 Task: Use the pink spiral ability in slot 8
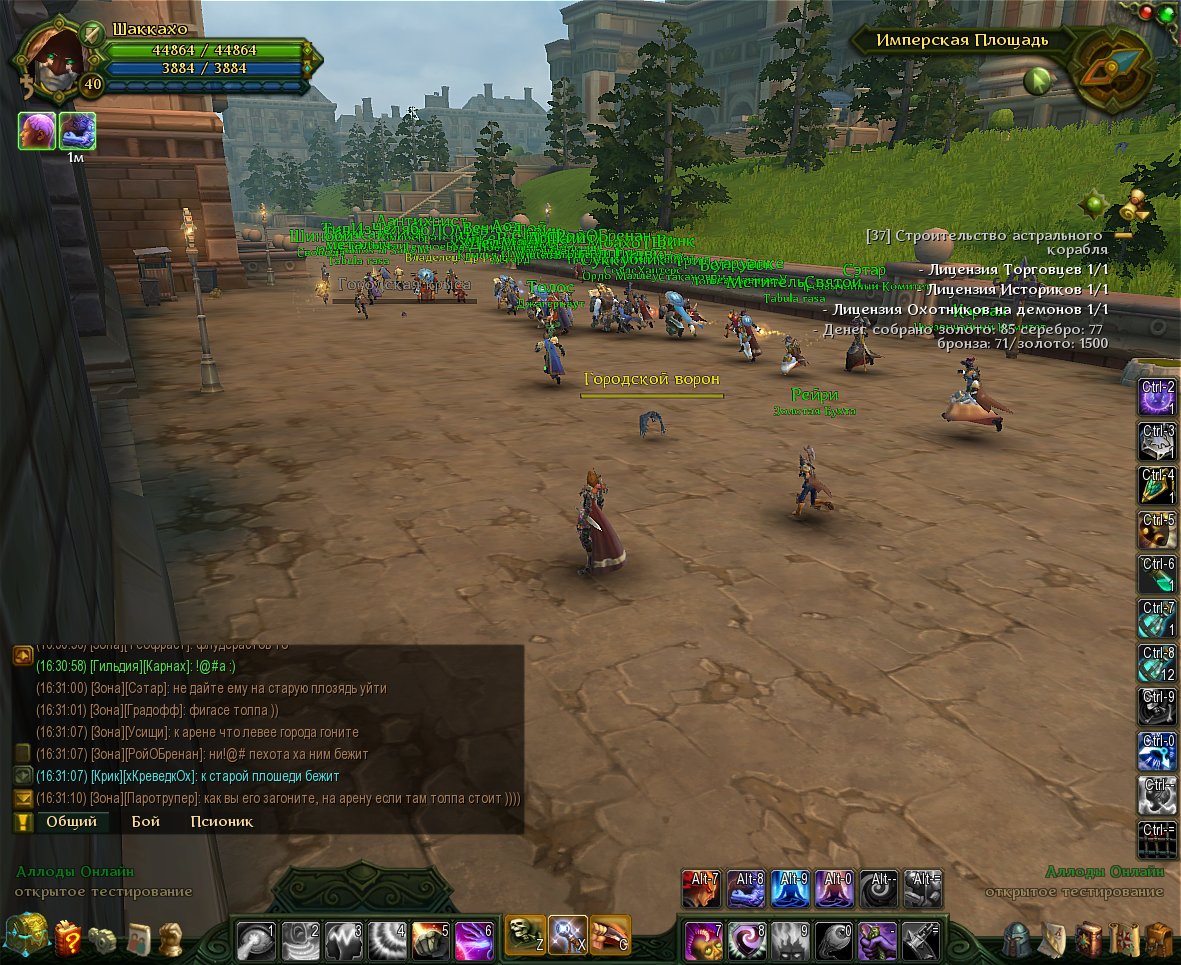746,941
